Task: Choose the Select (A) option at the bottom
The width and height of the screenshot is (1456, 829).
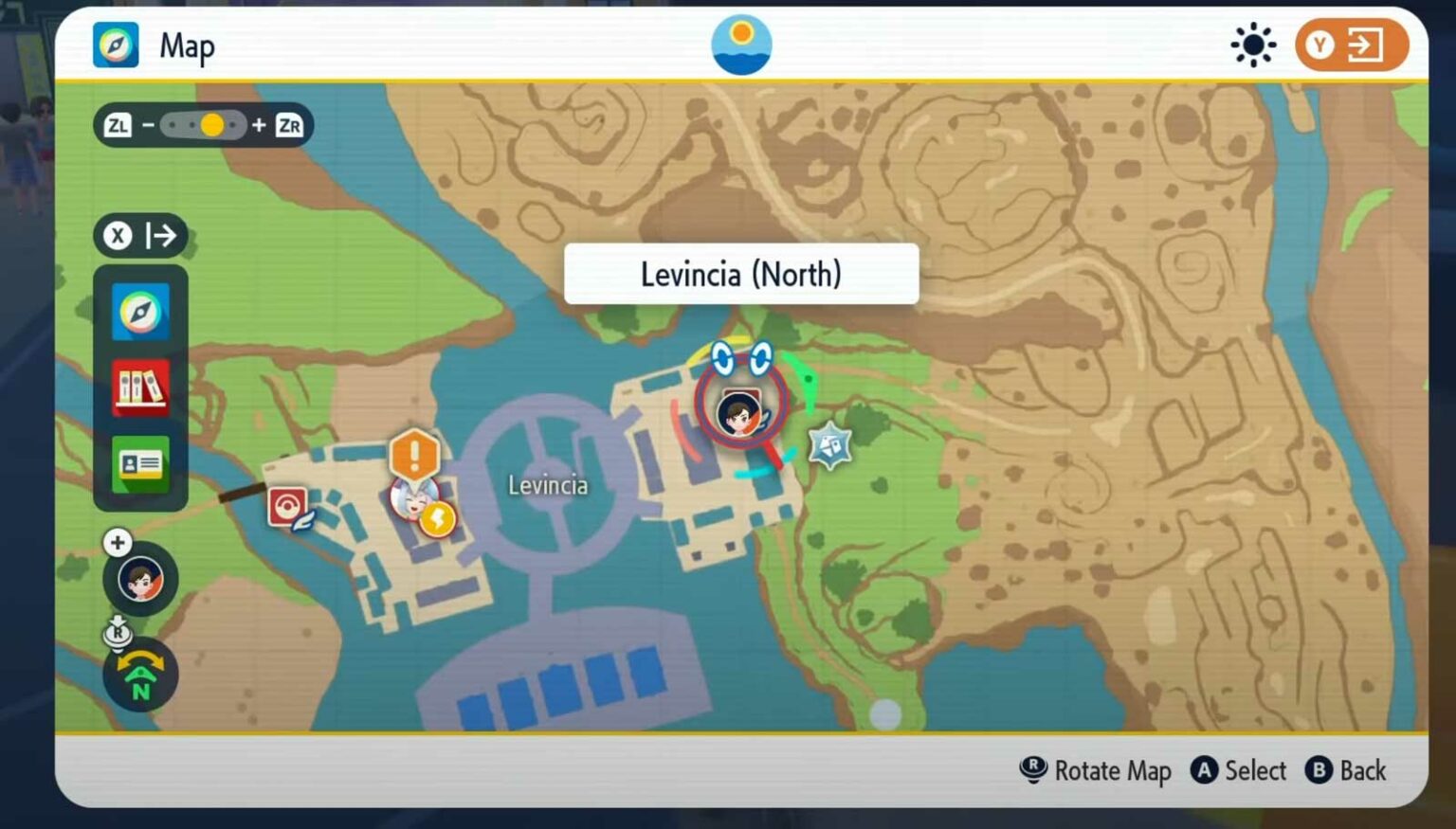Action: 1238,771
